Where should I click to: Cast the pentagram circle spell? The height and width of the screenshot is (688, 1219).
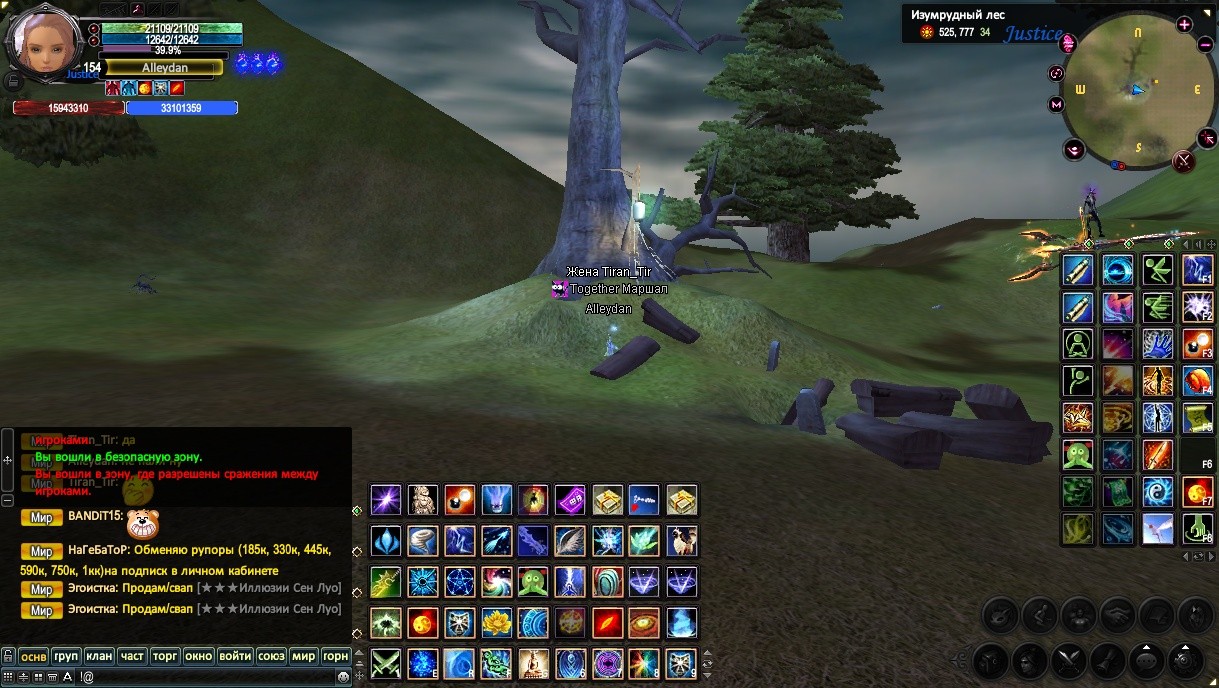coord(459,582)
